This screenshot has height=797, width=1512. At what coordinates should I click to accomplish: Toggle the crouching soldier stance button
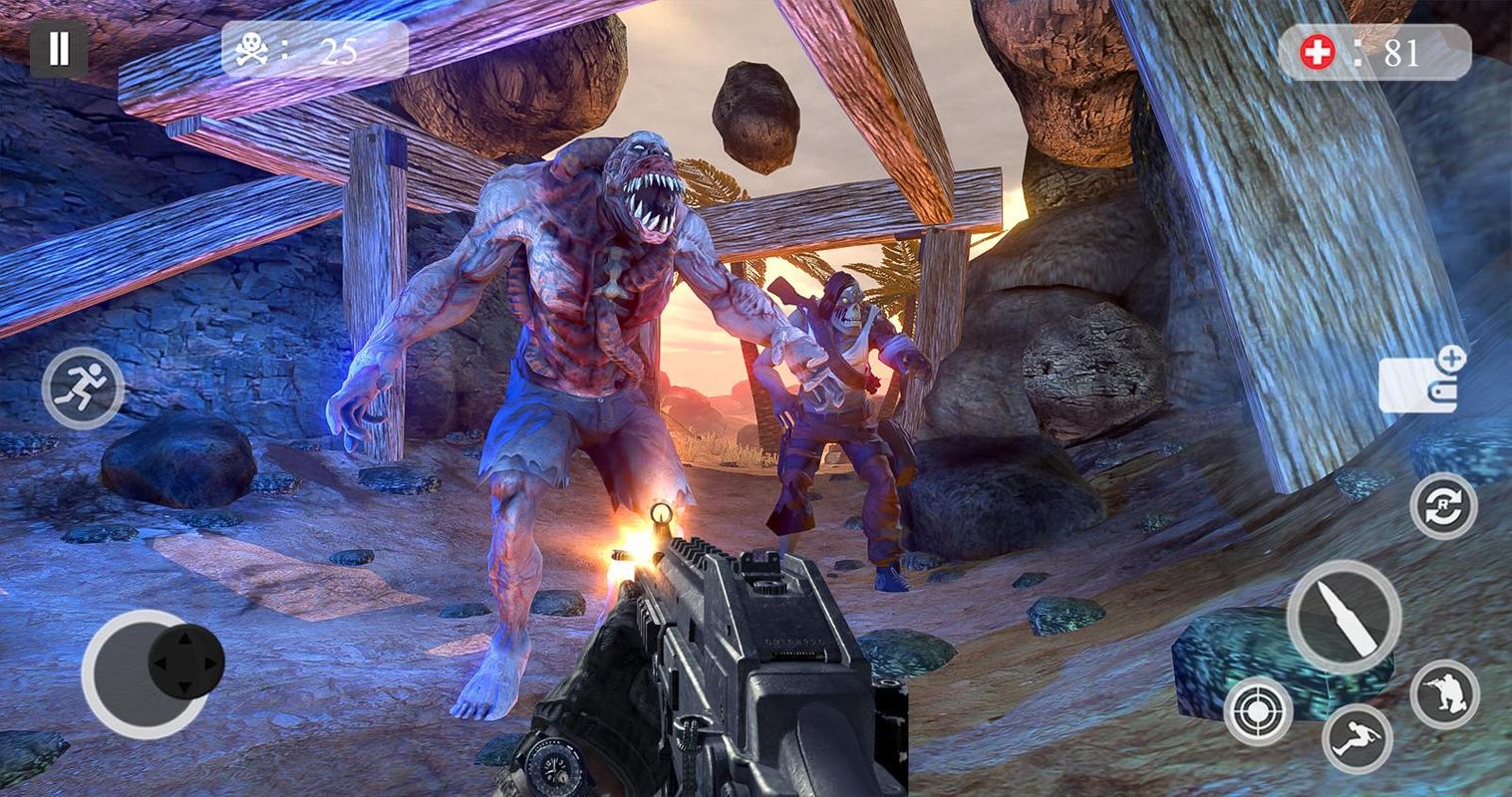[1444, 694]
